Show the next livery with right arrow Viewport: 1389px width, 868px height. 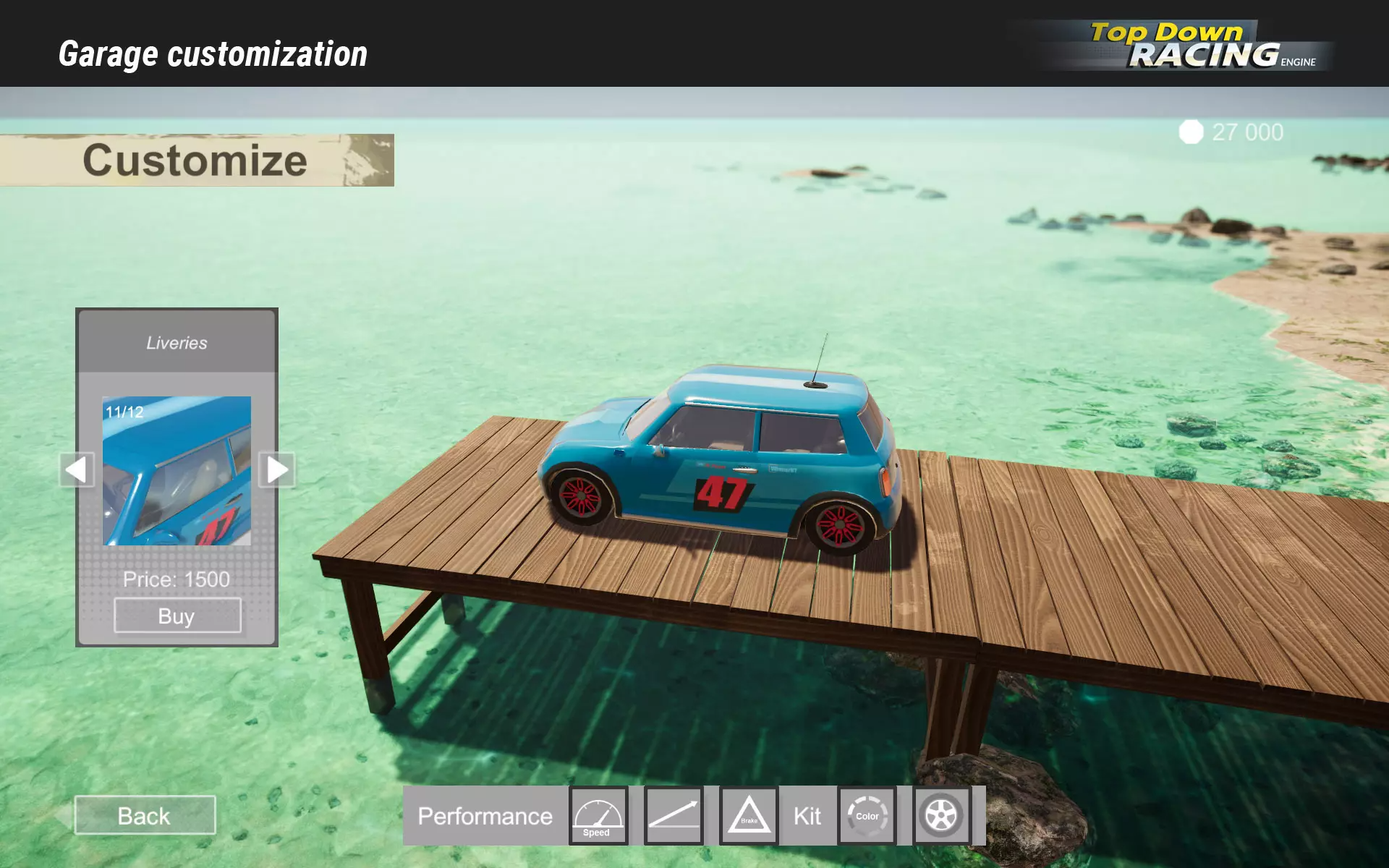276,470
